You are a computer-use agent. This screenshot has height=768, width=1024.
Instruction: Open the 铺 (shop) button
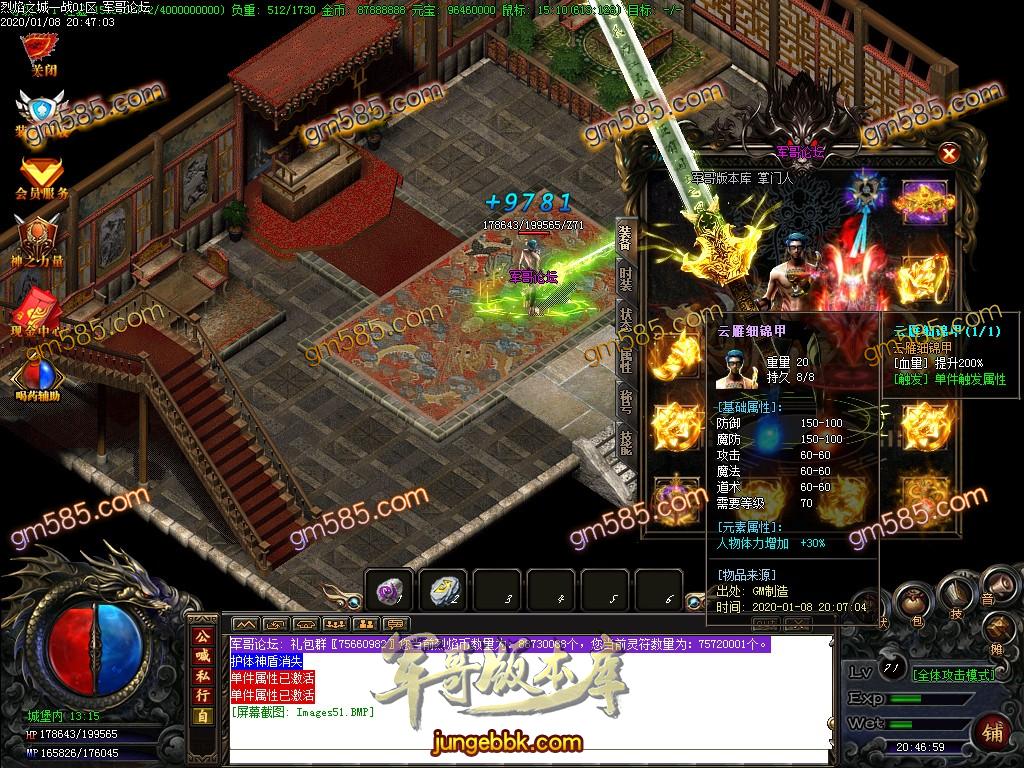(994, 730)
